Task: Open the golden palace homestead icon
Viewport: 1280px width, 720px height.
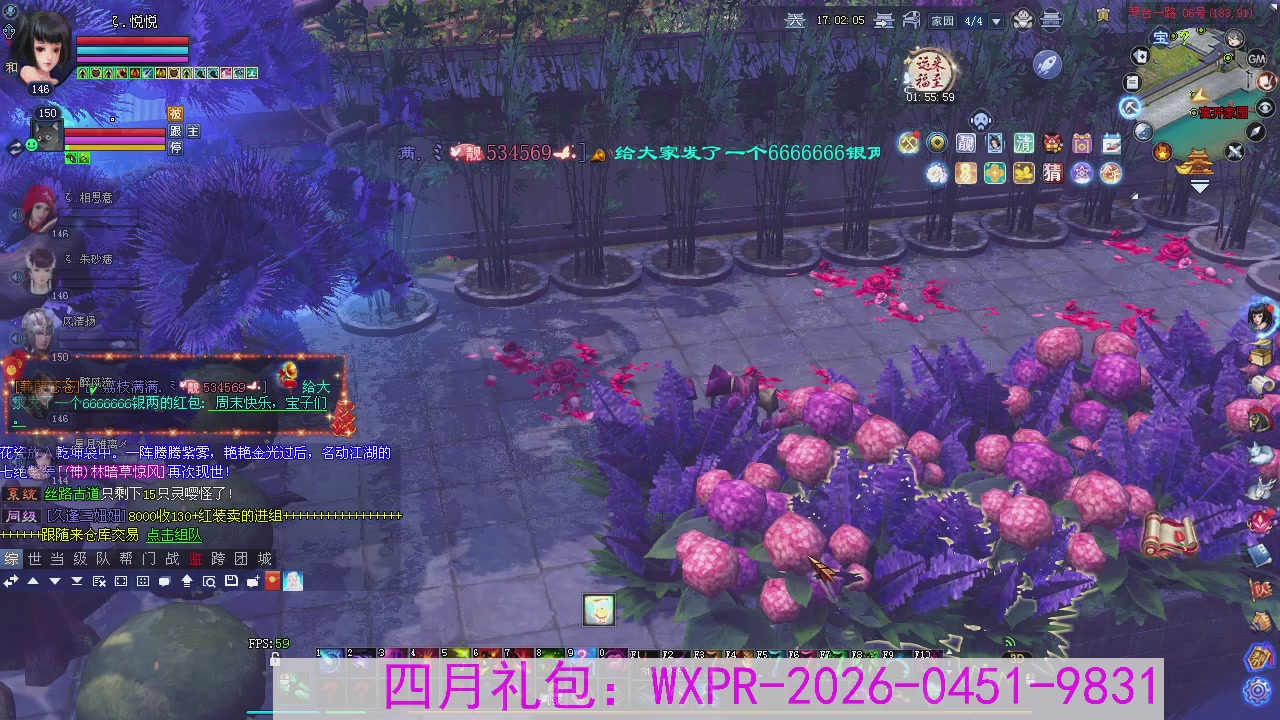Action: (x=1197, y=161)
